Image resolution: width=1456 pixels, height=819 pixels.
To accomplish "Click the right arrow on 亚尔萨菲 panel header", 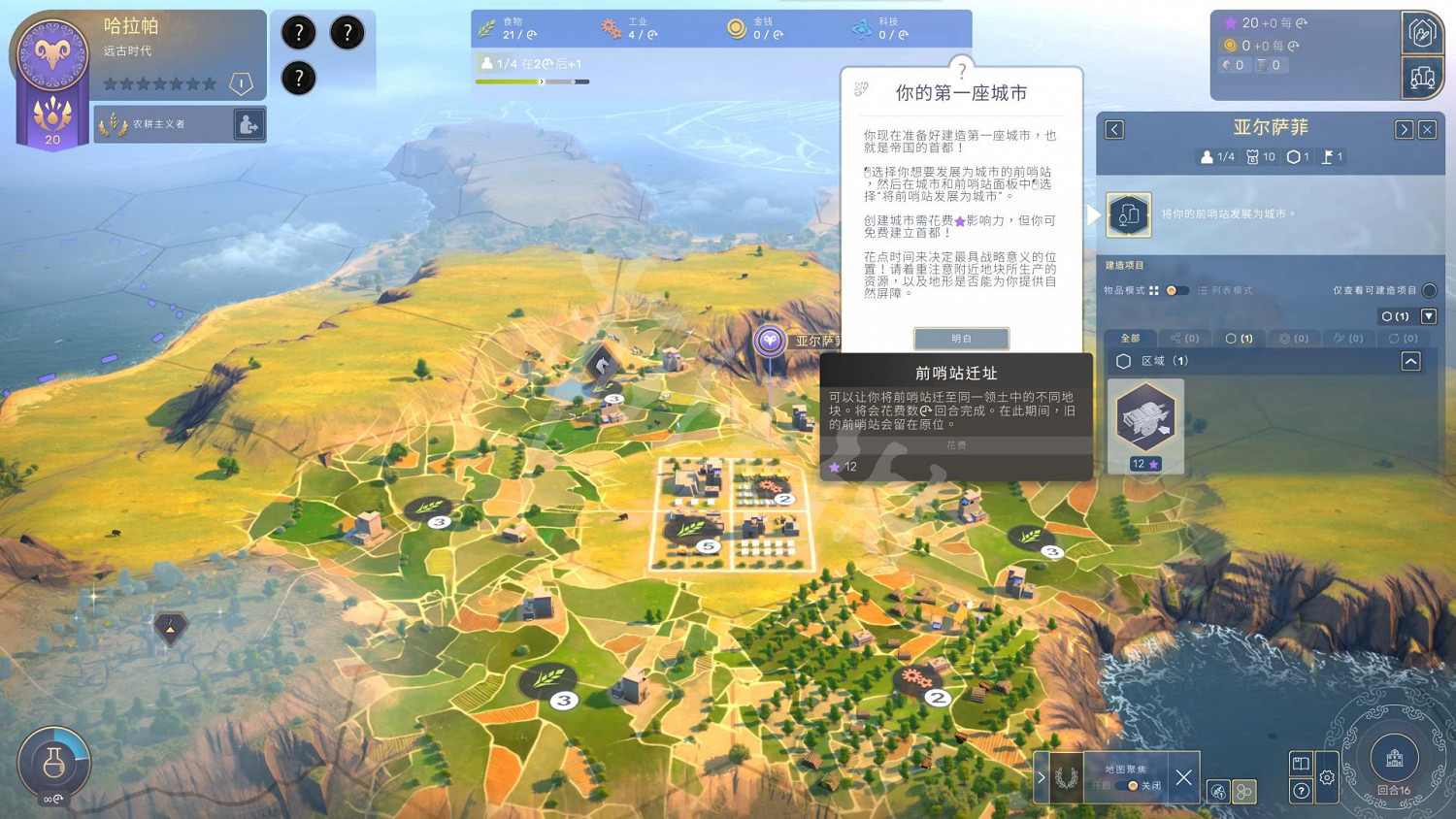I will point(1406,129).
